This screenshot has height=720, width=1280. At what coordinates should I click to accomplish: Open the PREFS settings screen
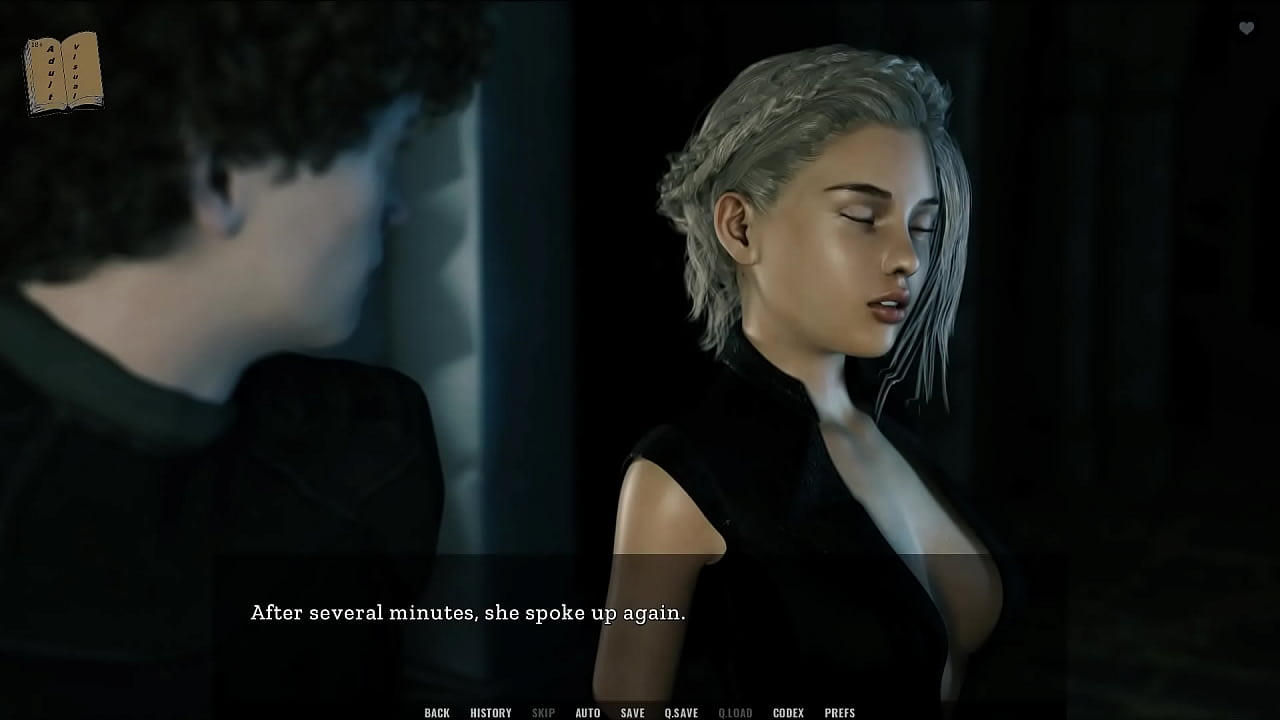840,712
